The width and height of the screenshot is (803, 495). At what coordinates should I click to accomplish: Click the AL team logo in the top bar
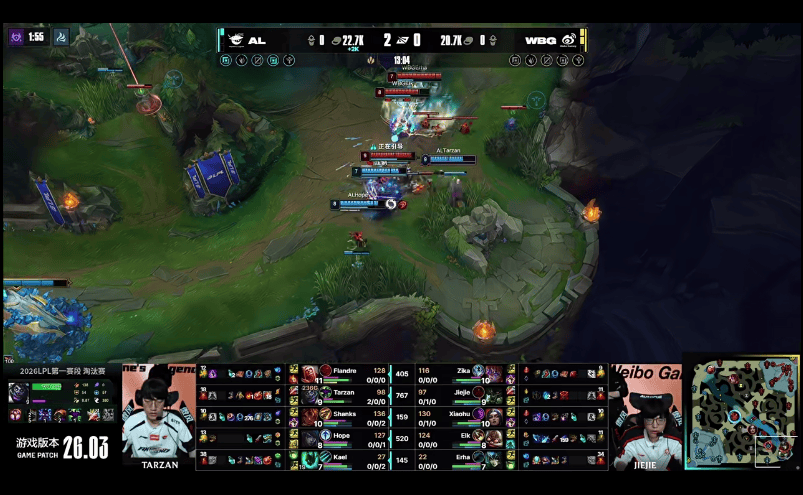point(234,40)
